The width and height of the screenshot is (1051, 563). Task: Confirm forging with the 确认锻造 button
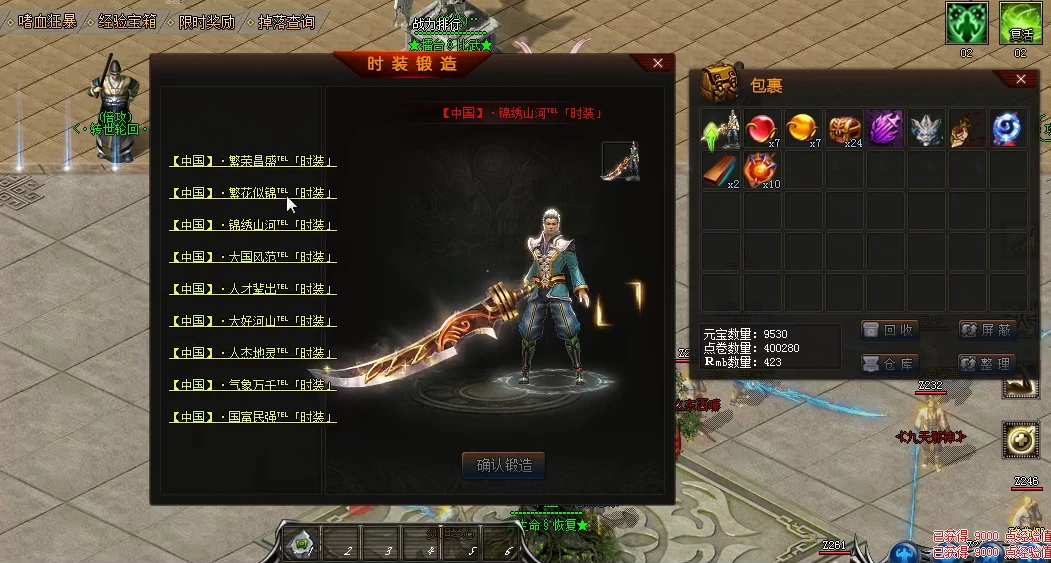point(504,465)
